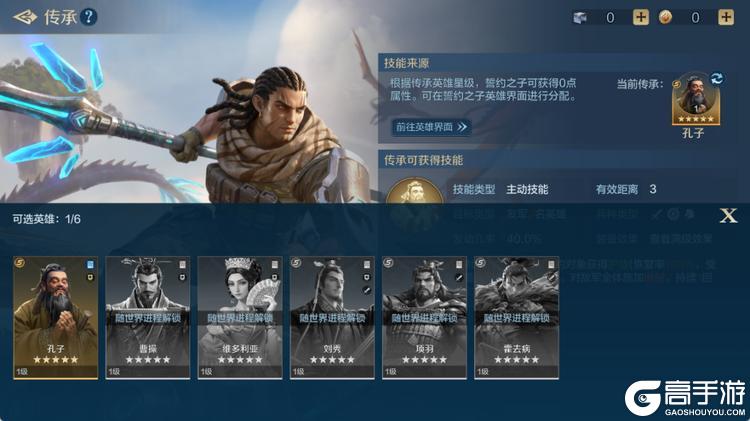Viewport: 750px width, 421px height.
Task: Choose the locked 项羽 hero card
Action: [424, 317]
